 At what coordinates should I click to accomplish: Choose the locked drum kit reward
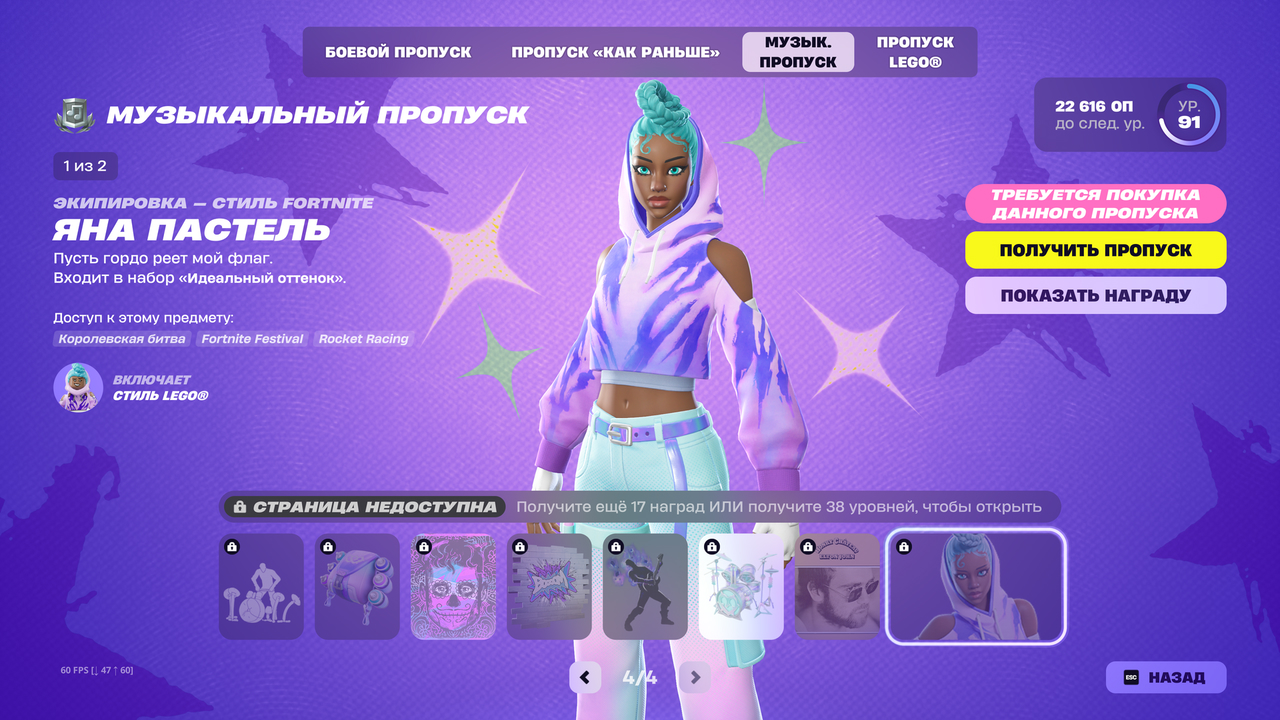pyautogui.click(x=741, y=587)
